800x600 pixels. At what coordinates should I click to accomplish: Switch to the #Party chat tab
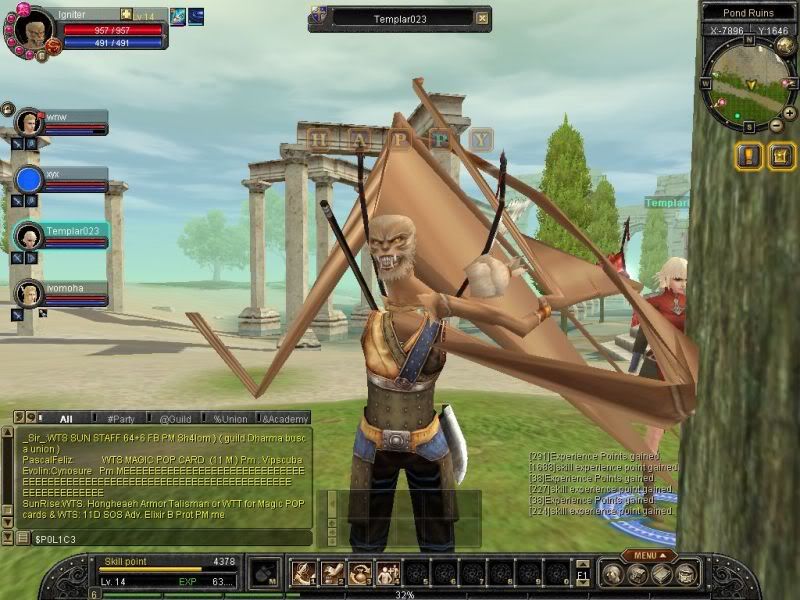point(120,419)
